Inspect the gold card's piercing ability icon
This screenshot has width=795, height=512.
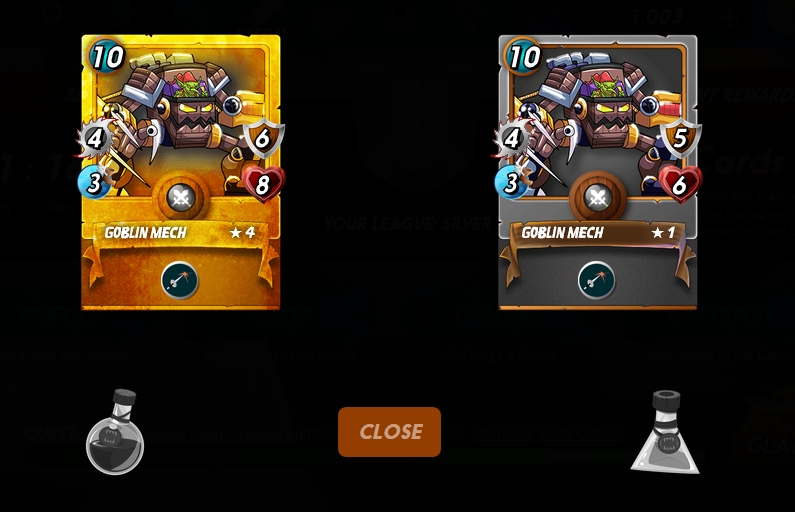pyautogui.click(x=180, y=280)
